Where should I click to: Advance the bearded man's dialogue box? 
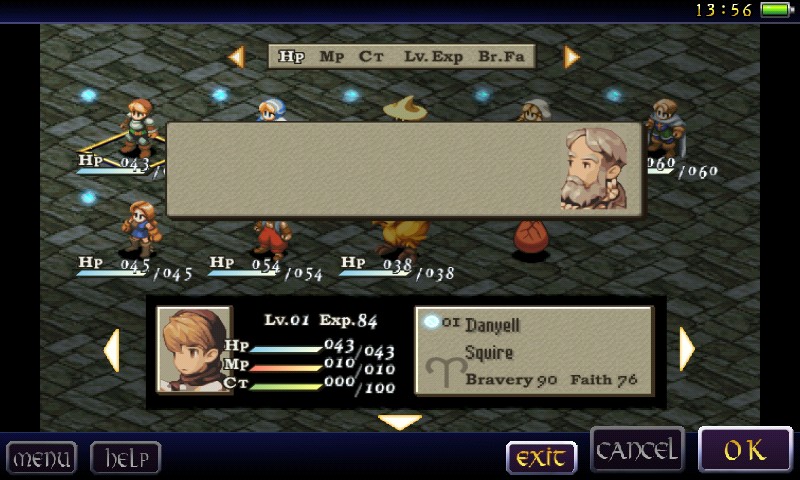coord(404,170)
